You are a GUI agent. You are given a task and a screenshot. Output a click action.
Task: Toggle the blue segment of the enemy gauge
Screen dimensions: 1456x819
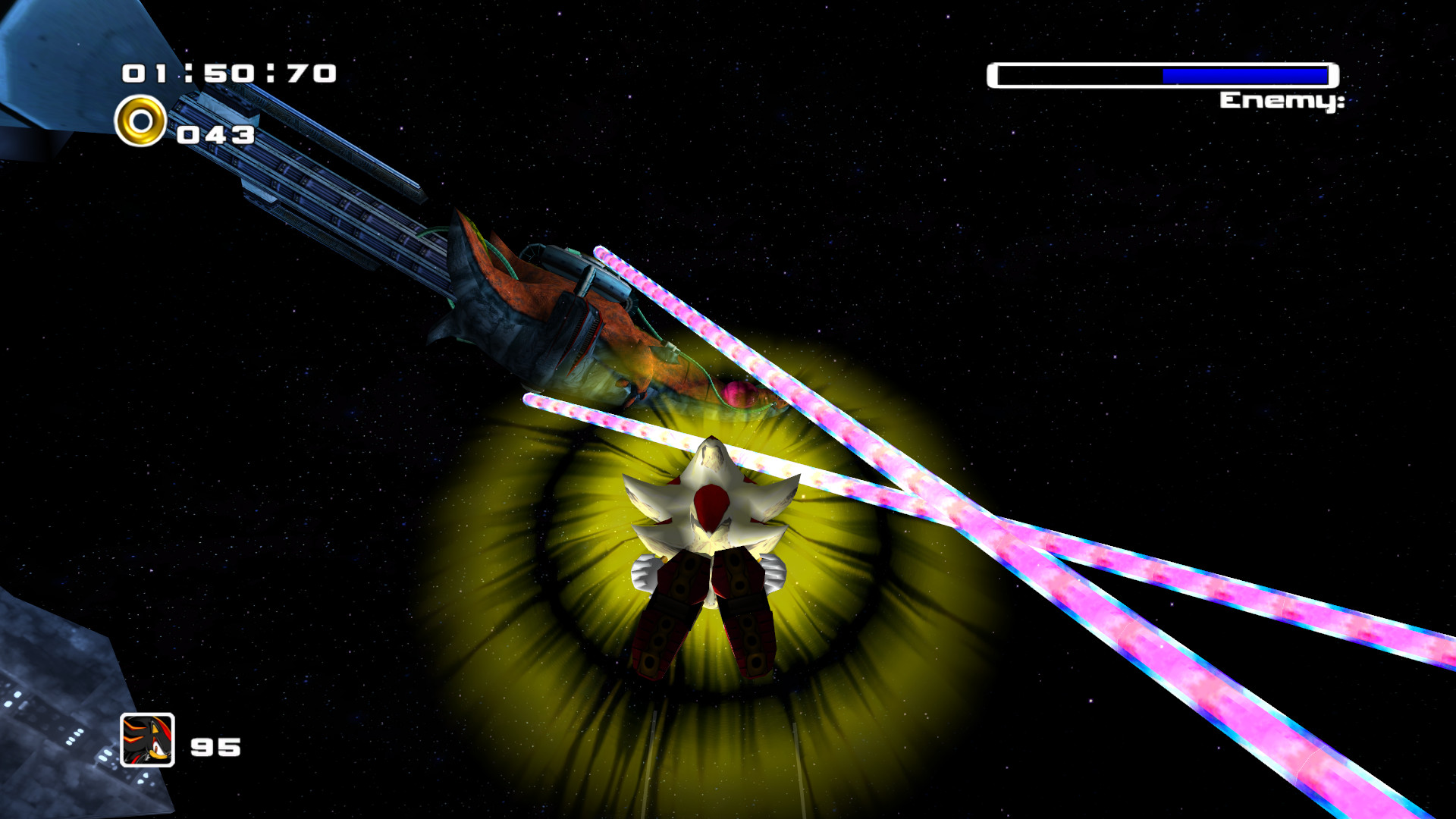pos(1244,75)
